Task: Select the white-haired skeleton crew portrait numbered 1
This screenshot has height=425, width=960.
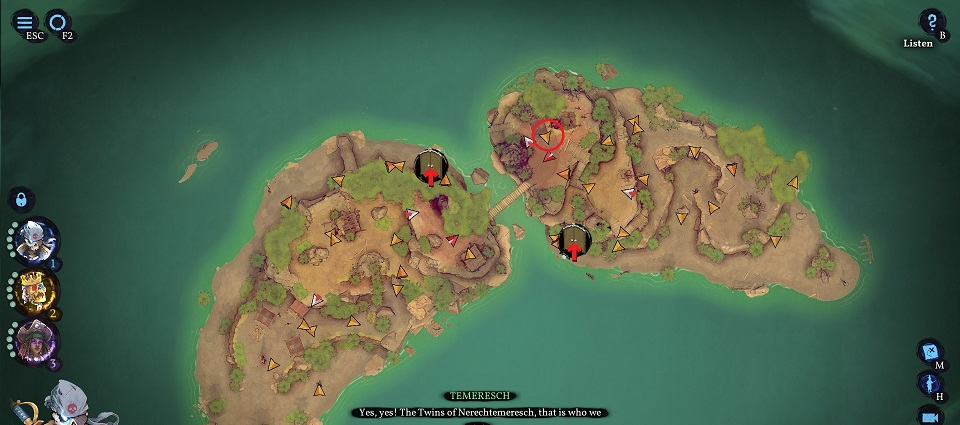Action: click(x=37, y=241)
